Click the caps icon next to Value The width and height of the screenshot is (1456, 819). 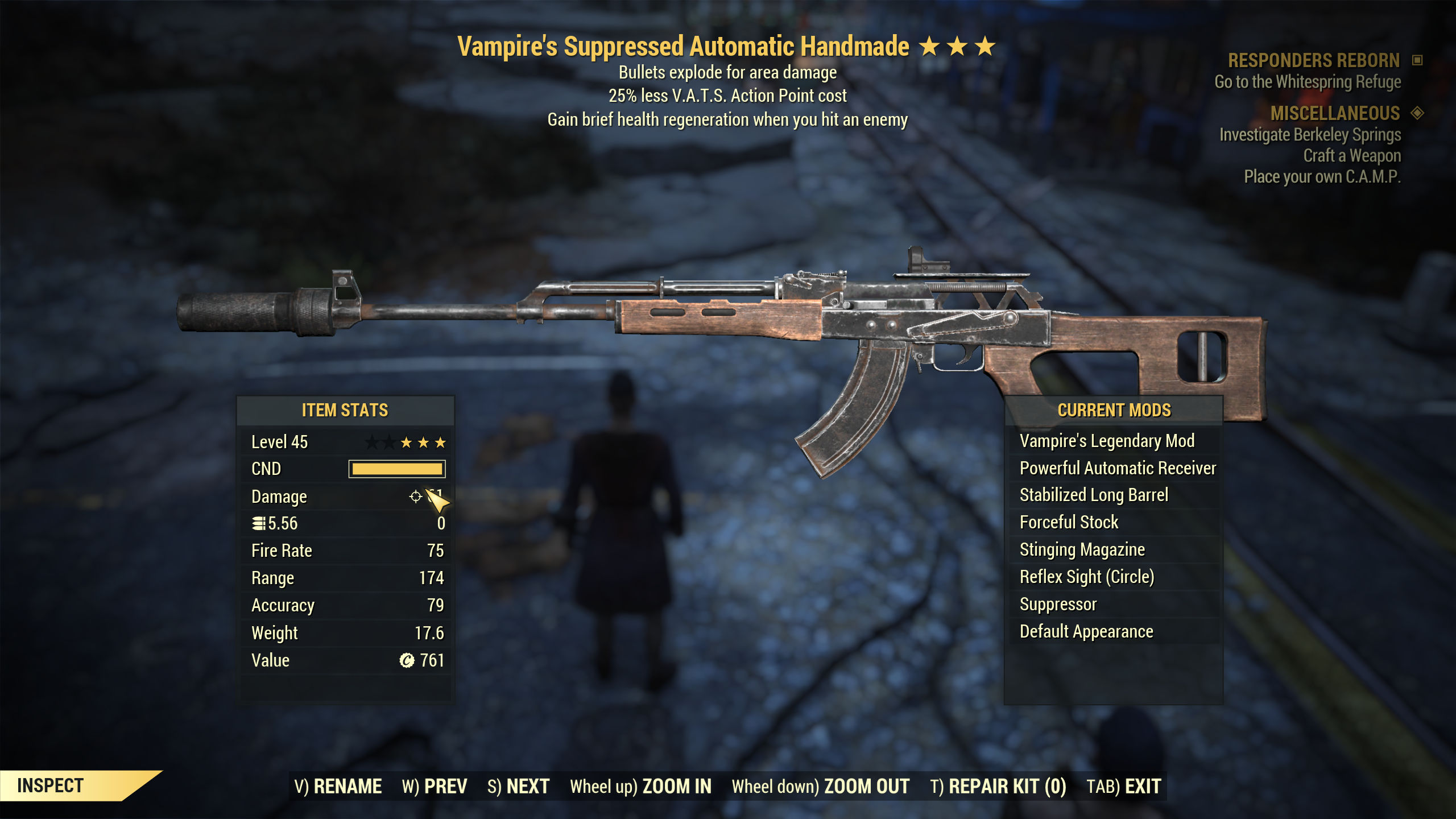pos(408,660)
